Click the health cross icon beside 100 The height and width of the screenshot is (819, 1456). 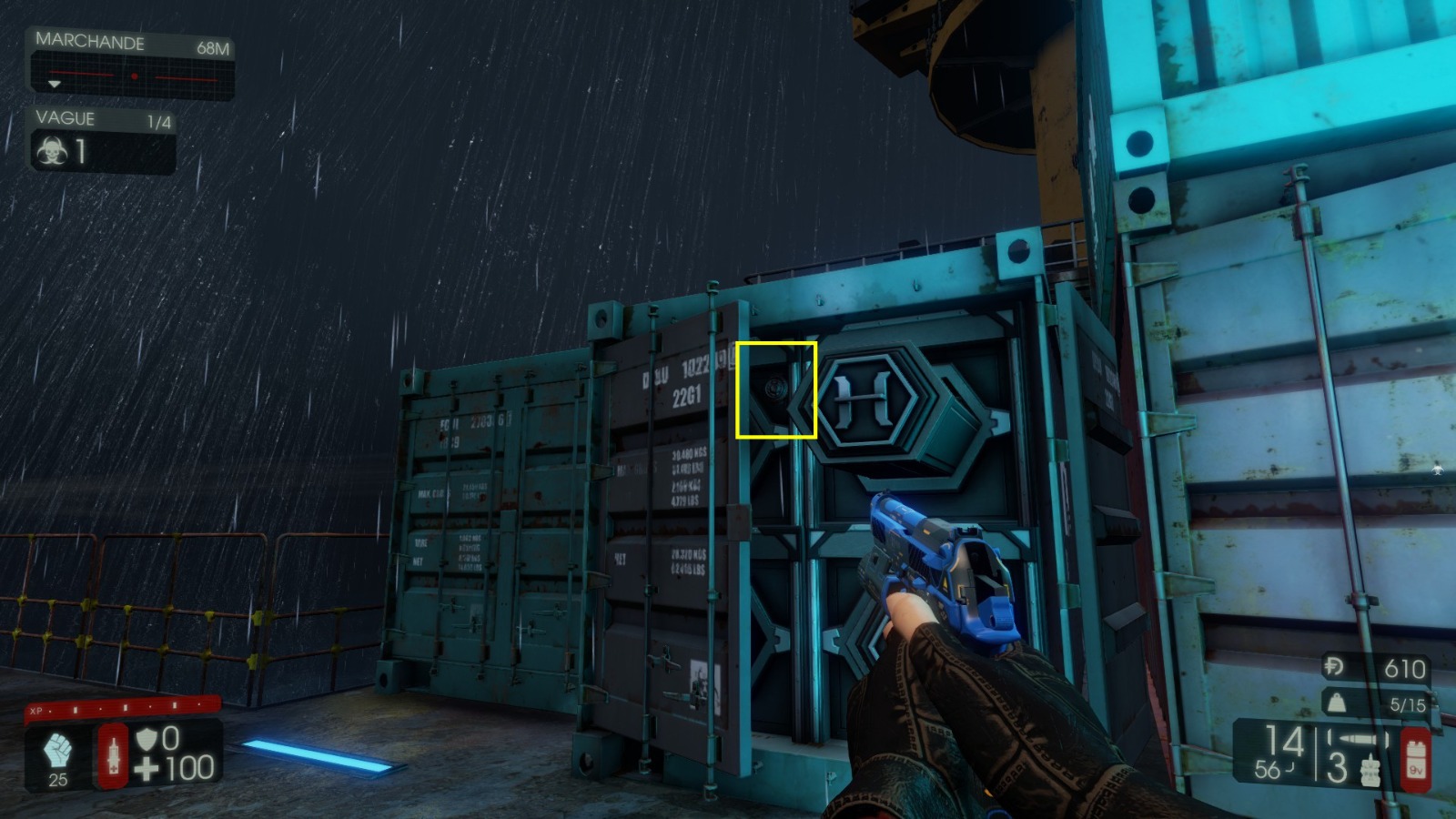pyautogui.click(x=148, y=770)
